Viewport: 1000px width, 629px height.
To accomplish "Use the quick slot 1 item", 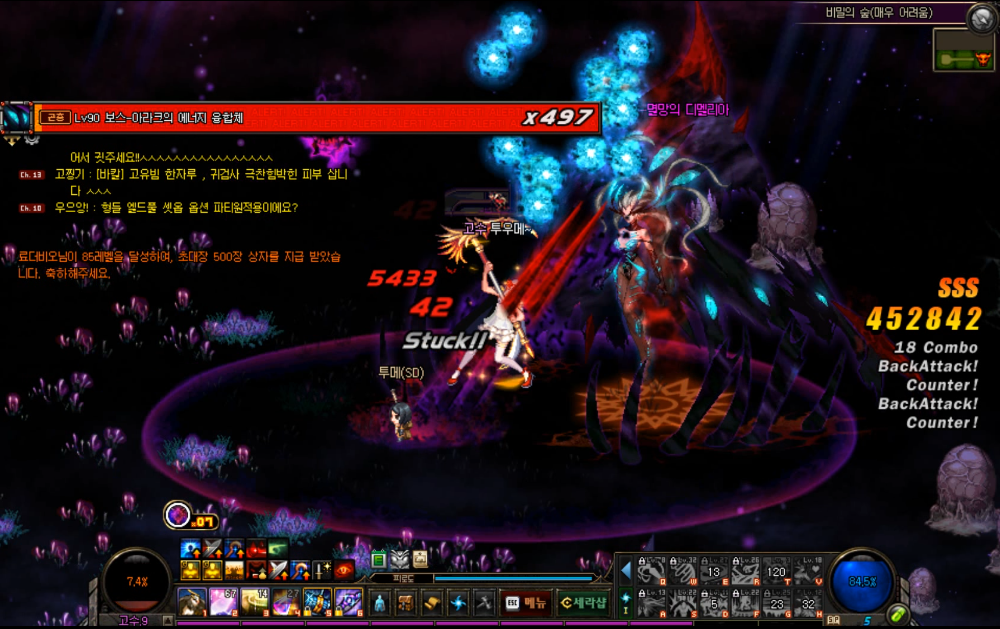I will (x=191, y=602).
